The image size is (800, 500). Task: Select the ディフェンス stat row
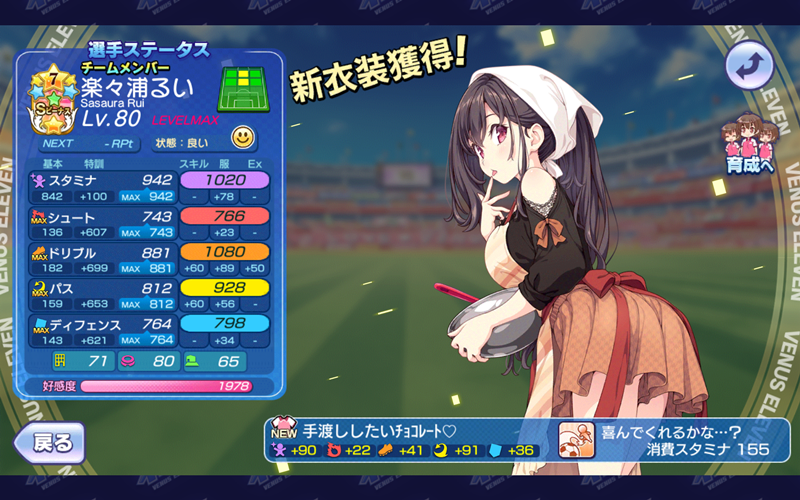point(152,332)
